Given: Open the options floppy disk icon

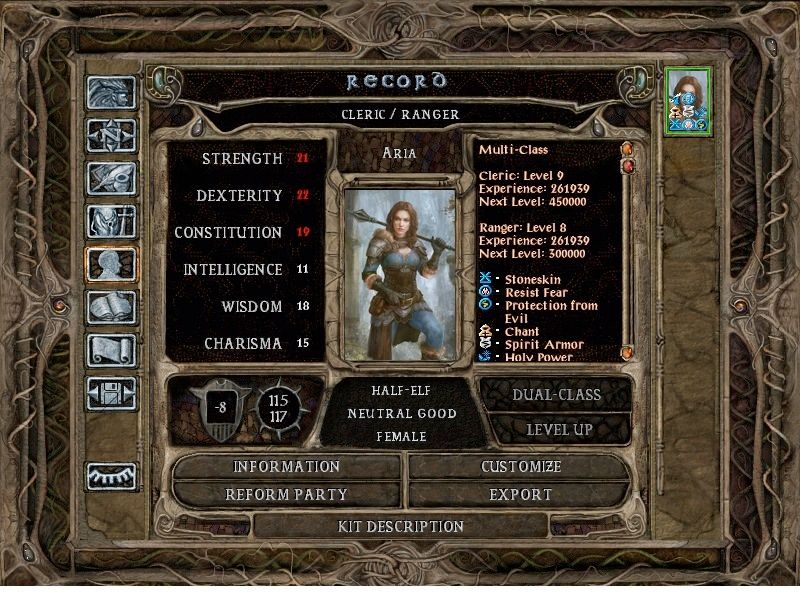Looking at the screenshot, I should 110,392.
